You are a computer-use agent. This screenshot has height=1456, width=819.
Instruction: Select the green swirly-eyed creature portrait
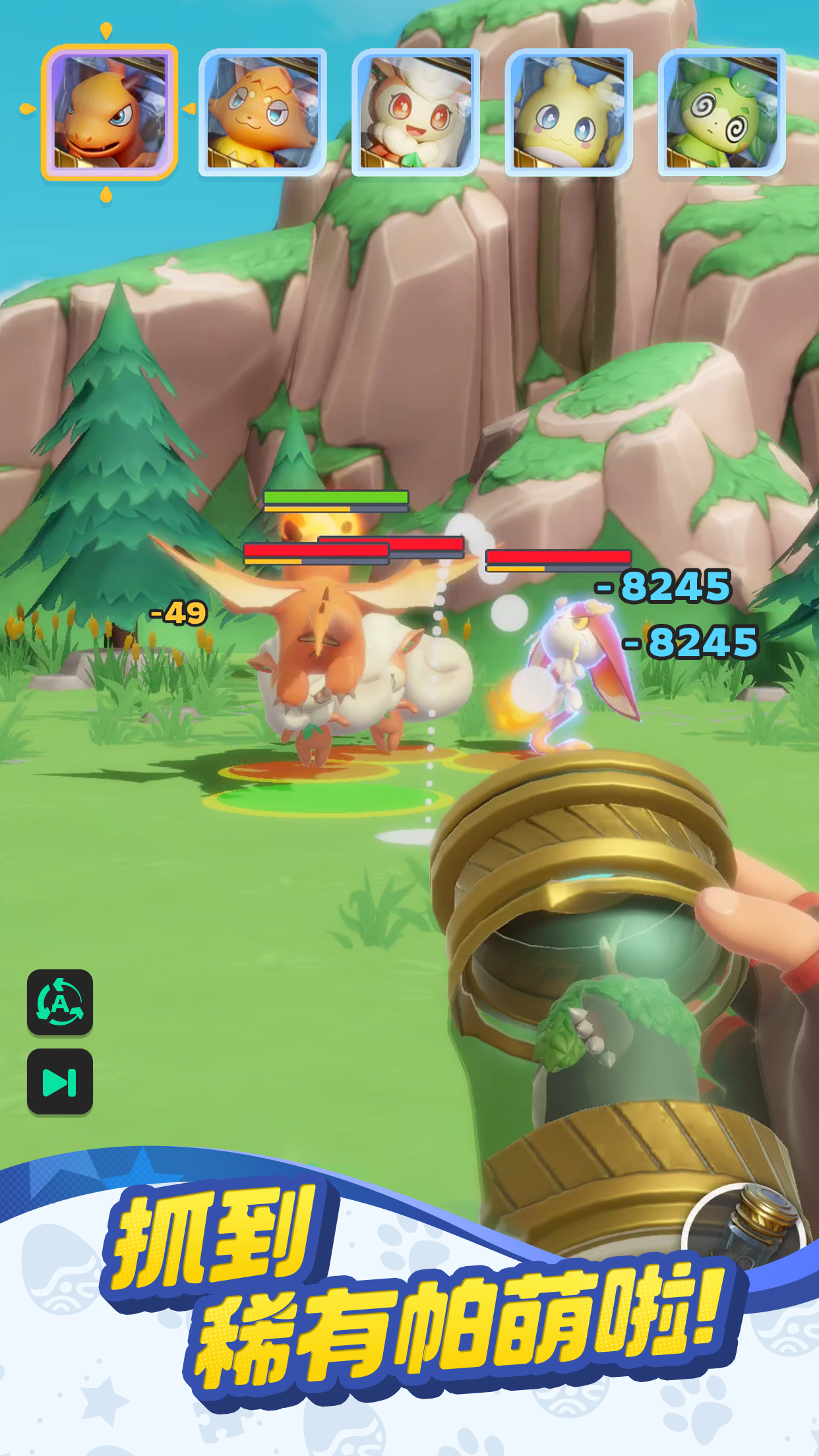pyautogui.click(x=721, y=112)
